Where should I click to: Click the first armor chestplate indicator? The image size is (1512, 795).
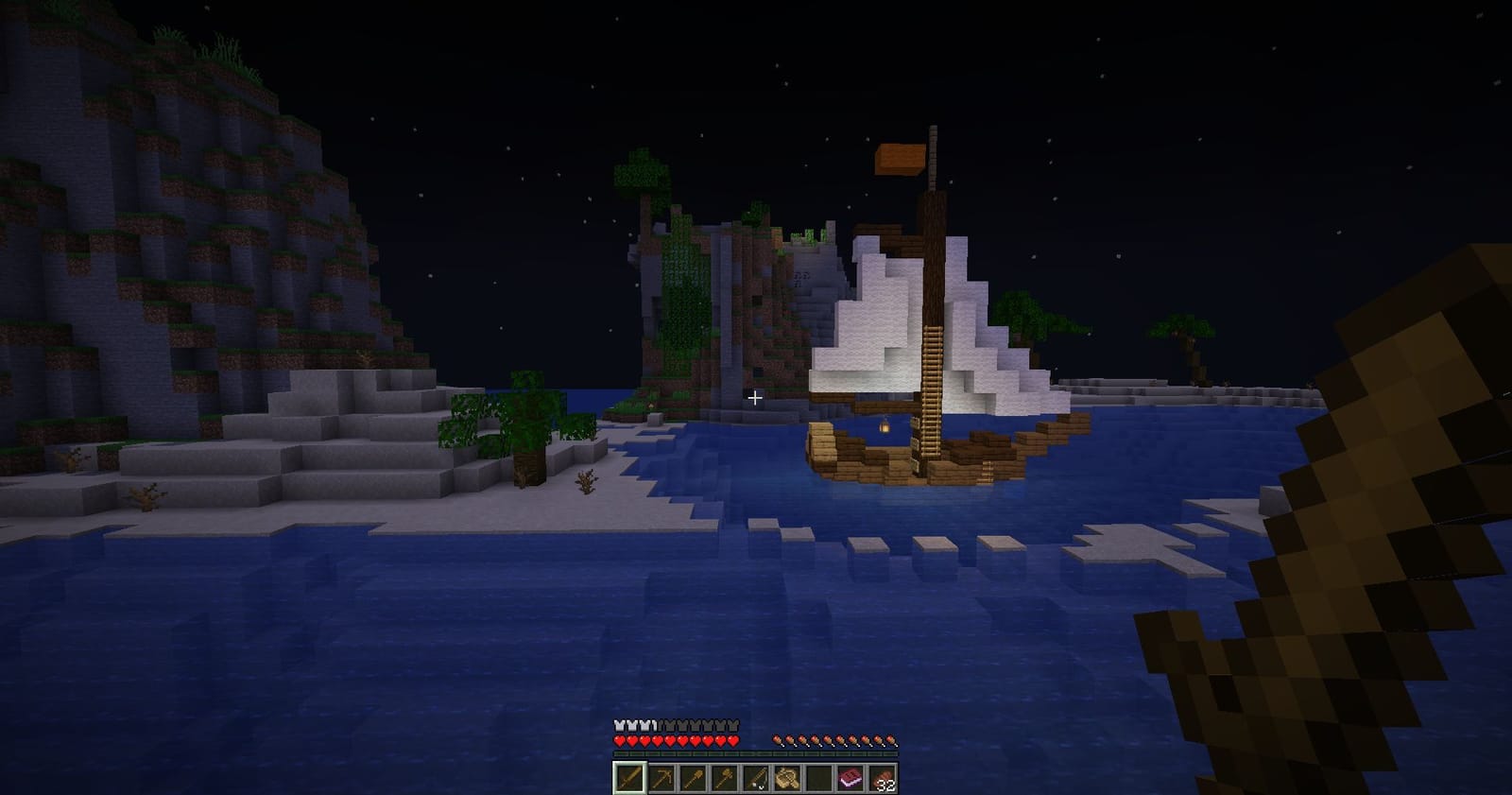coord(620,725)
